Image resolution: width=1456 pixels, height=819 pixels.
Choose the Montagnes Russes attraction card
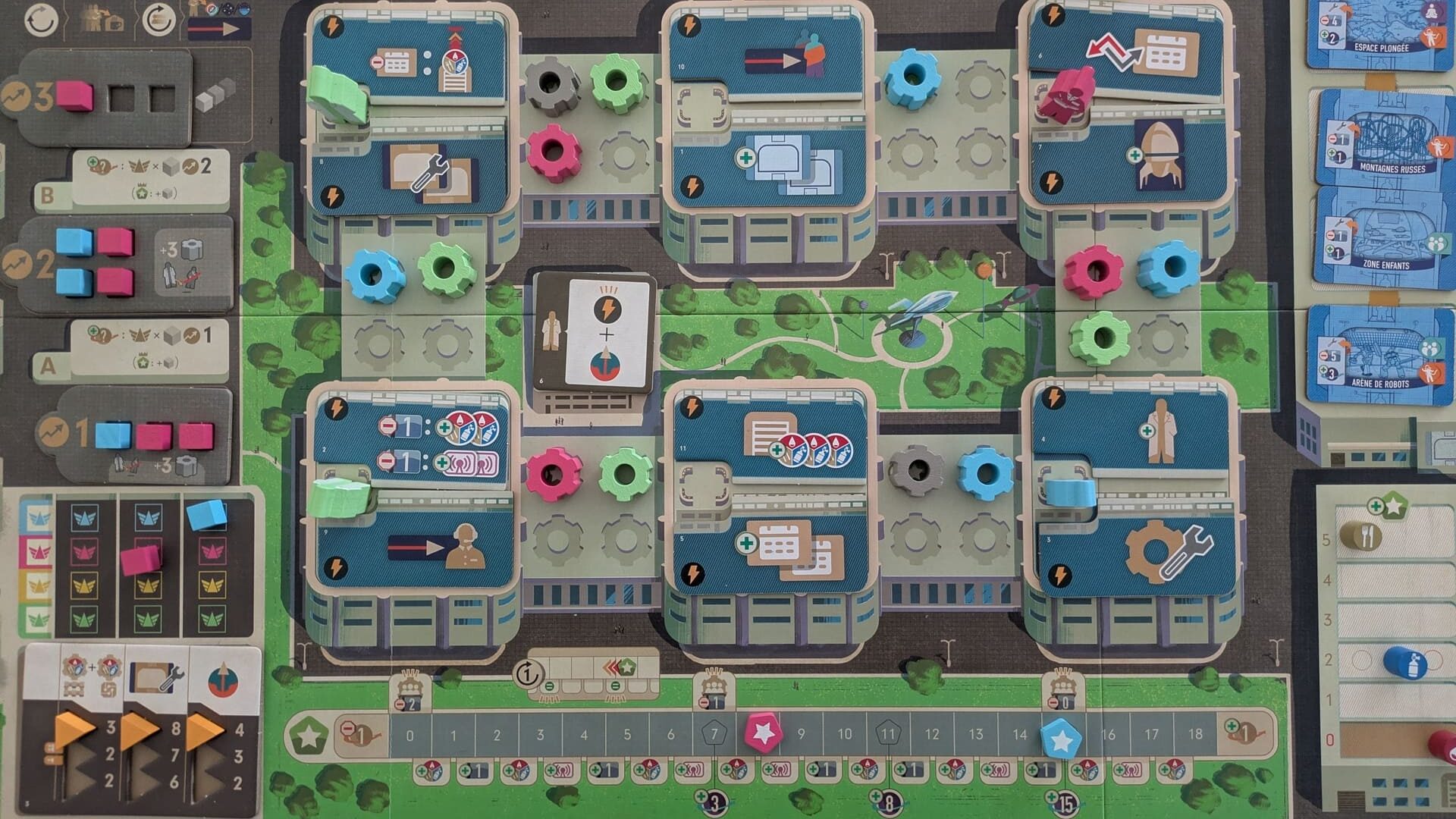[x=1382, y=138]
